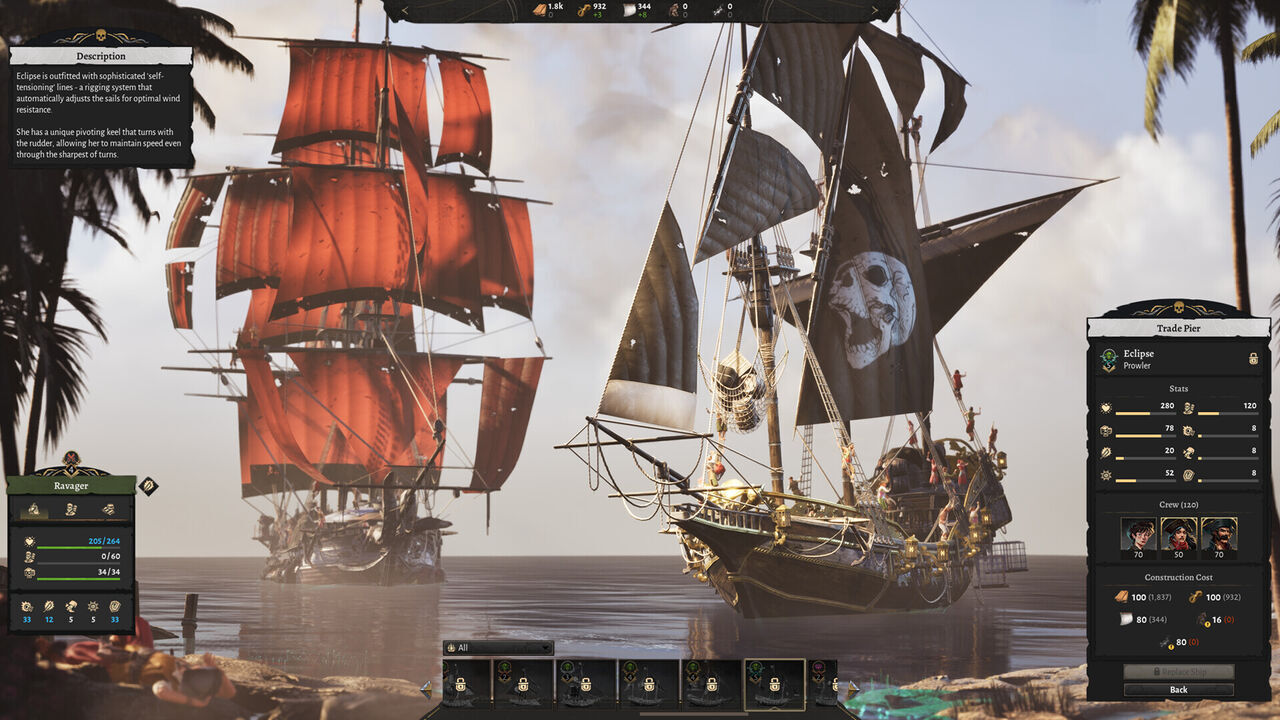Click the greyed Replace Ship button
Image resolution: width=1280 pixels, height=720 pixels.
click(1177, 672)
